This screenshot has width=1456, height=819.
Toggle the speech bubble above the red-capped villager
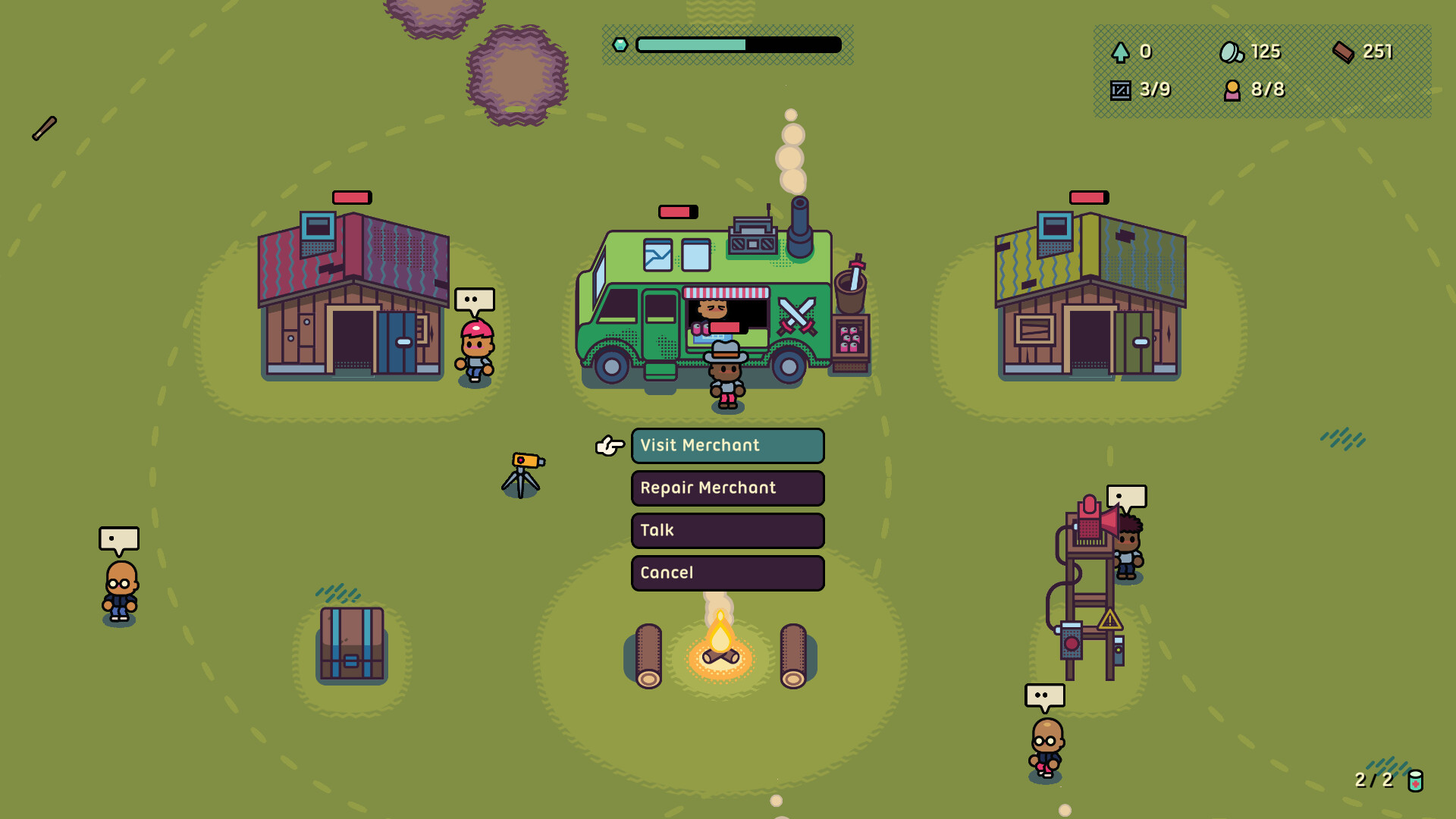[473, 299]
